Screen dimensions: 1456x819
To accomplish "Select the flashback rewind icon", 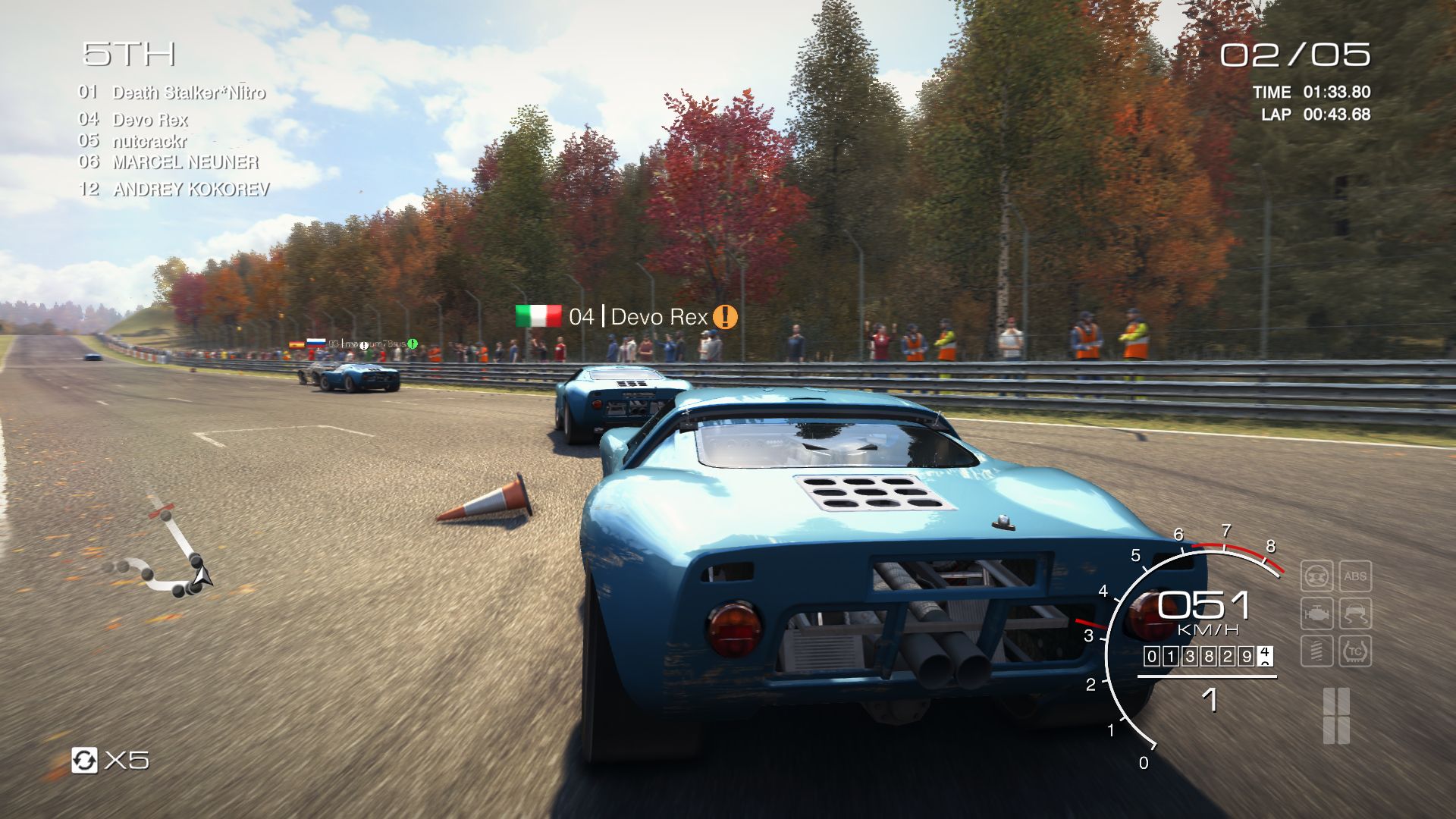I will coord(84,760).
